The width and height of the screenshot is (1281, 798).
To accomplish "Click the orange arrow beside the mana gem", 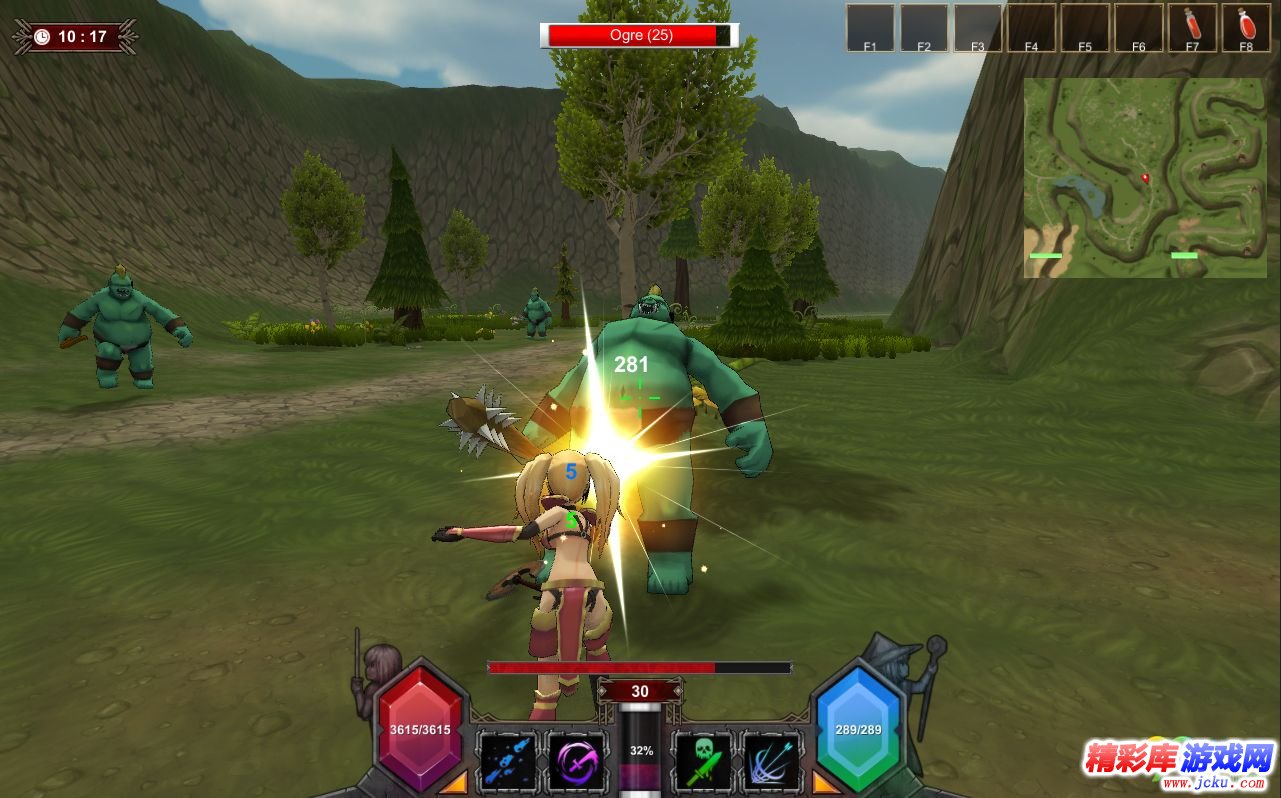I will [827, 781].
